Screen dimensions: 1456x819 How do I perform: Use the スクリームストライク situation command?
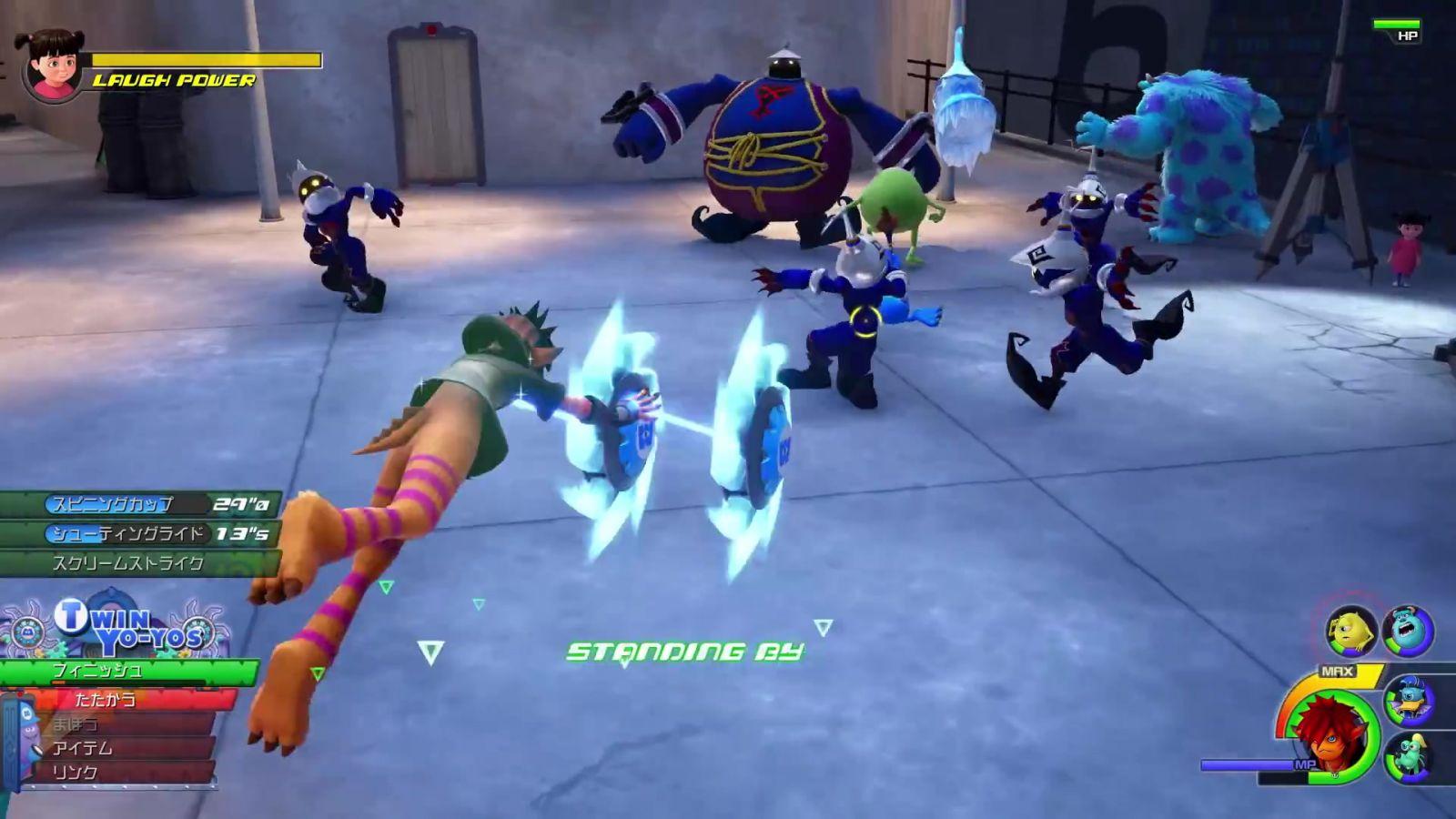[136, 563]
